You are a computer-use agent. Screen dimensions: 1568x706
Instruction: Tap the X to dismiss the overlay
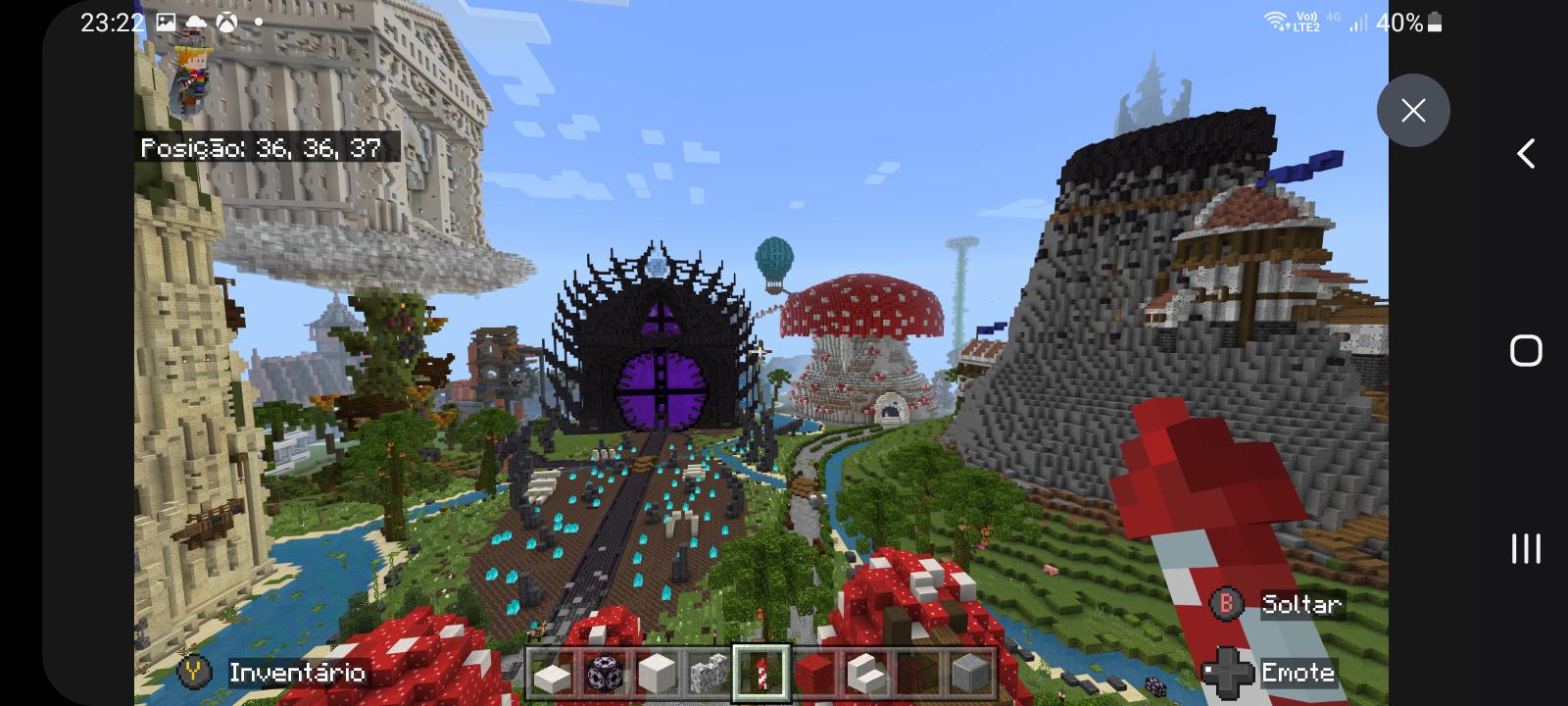pos(1413,110)
